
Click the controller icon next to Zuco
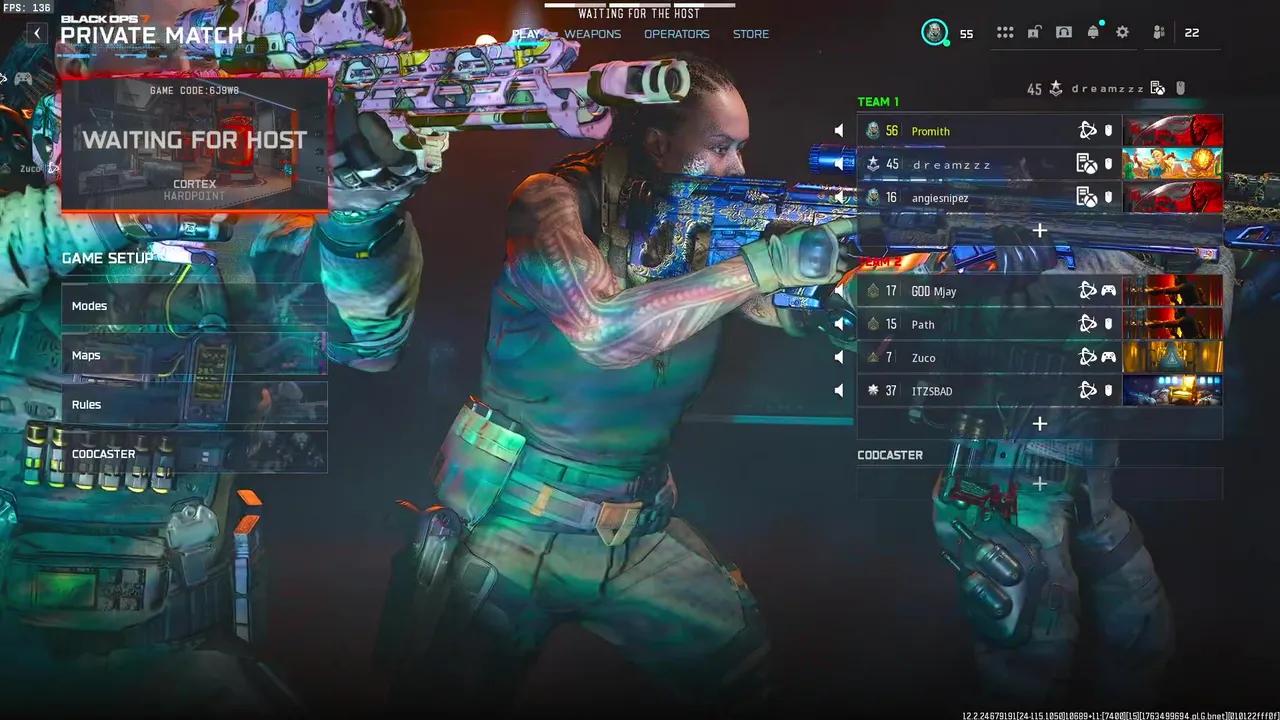(1108, 357)
